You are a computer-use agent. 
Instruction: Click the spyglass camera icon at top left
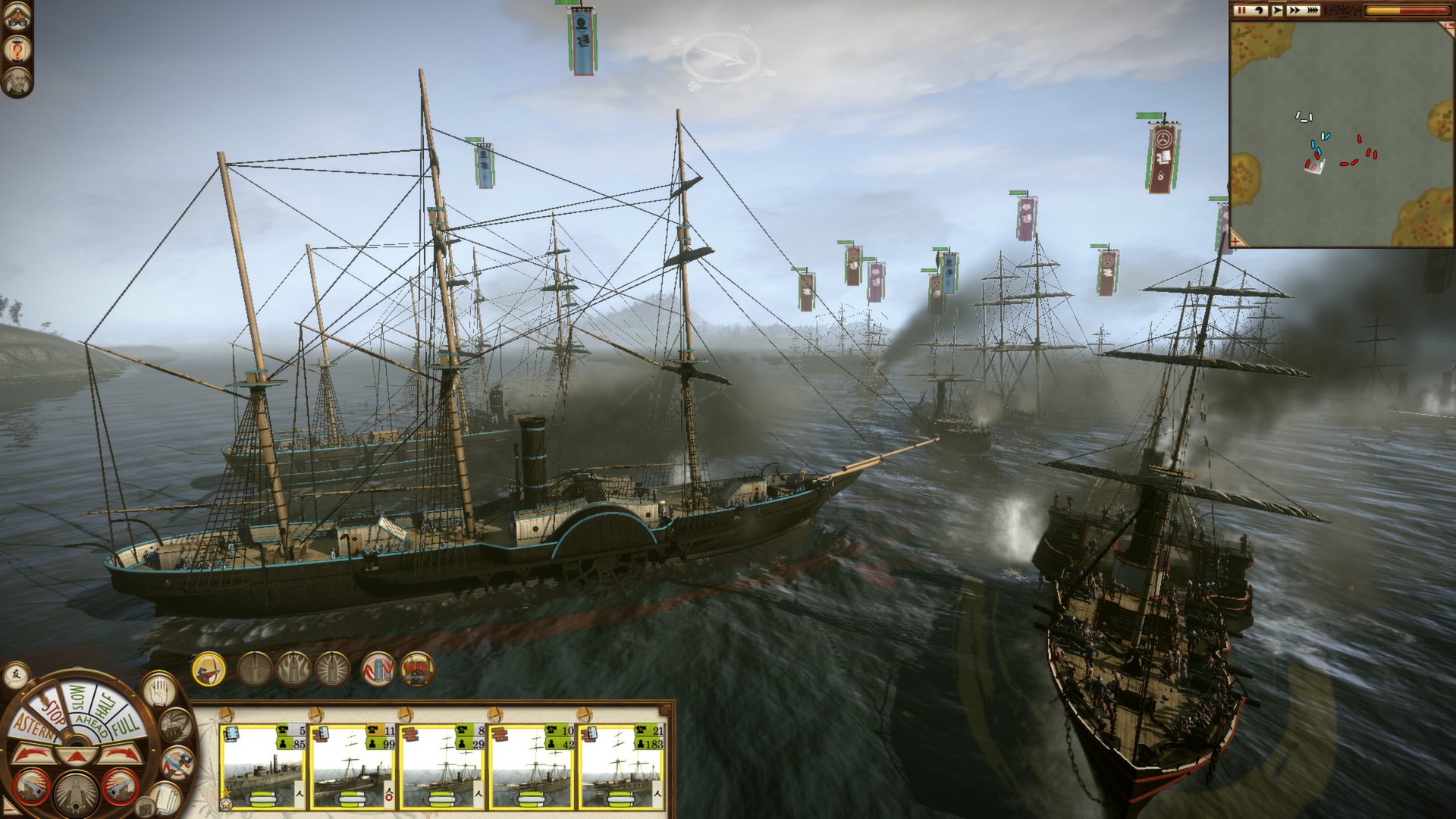pyautogui.click(x=17, y=17)
